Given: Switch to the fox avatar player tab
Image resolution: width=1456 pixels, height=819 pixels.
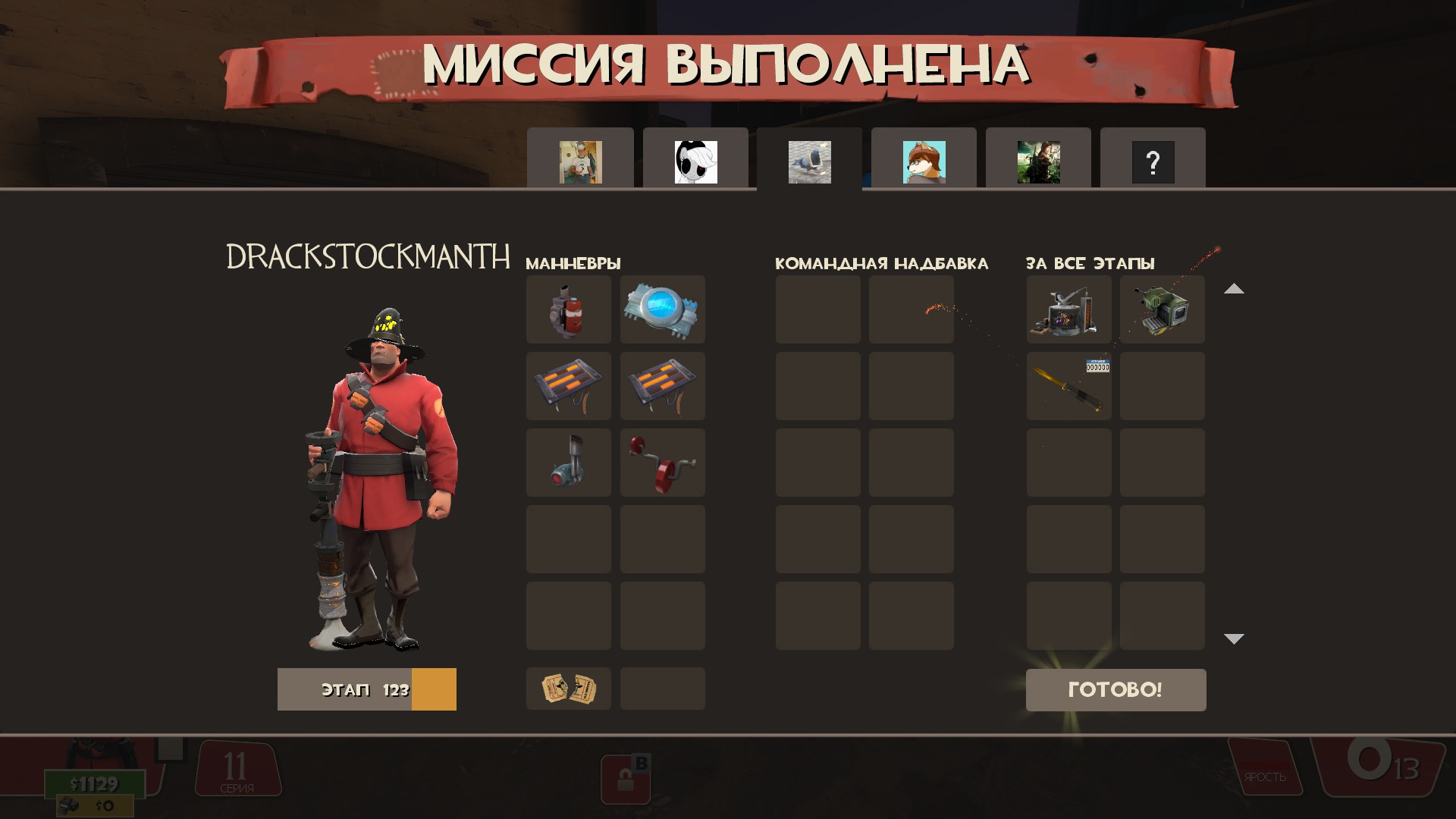Looking at the screenshot, I should click(x=924, y=162).
